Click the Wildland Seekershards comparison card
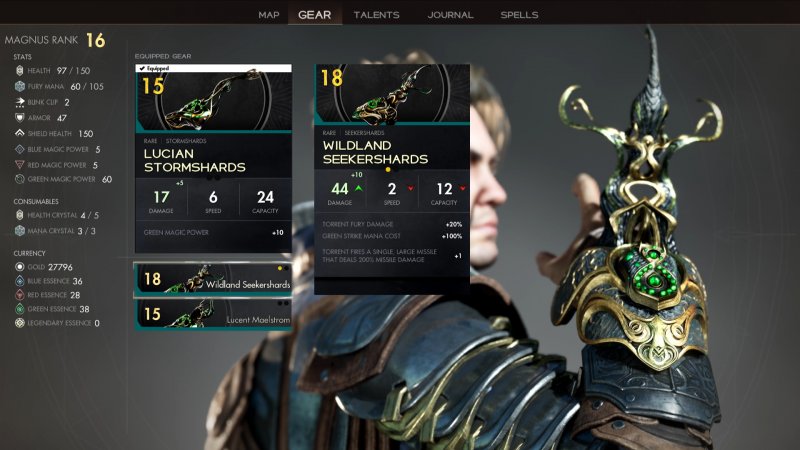 pos(392,180)
